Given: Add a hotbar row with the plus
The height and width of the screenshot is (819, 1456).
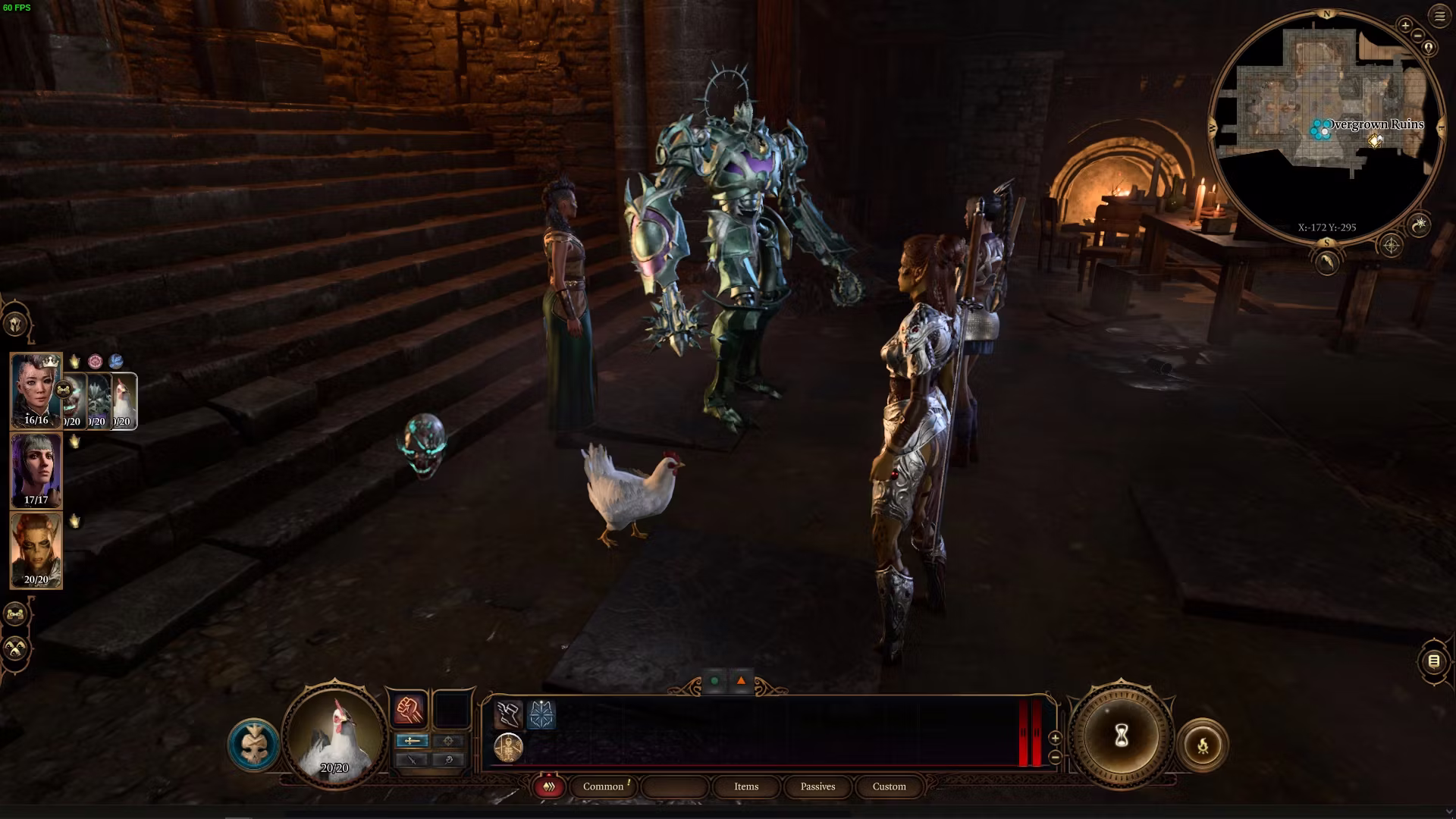Looking at the screenshot, I should [1055, 738].
